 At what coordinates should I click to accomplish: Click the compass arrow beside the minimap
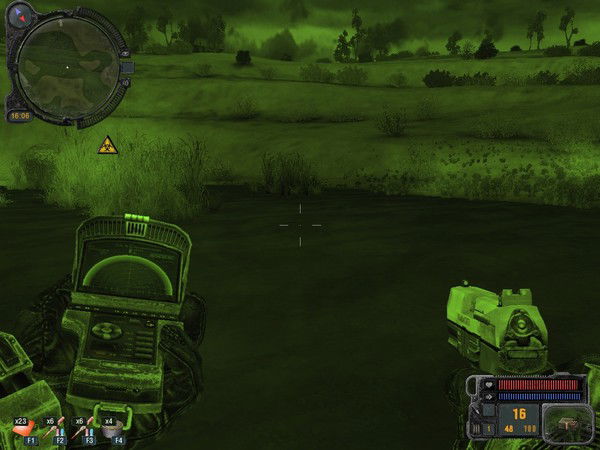point(21,16)
